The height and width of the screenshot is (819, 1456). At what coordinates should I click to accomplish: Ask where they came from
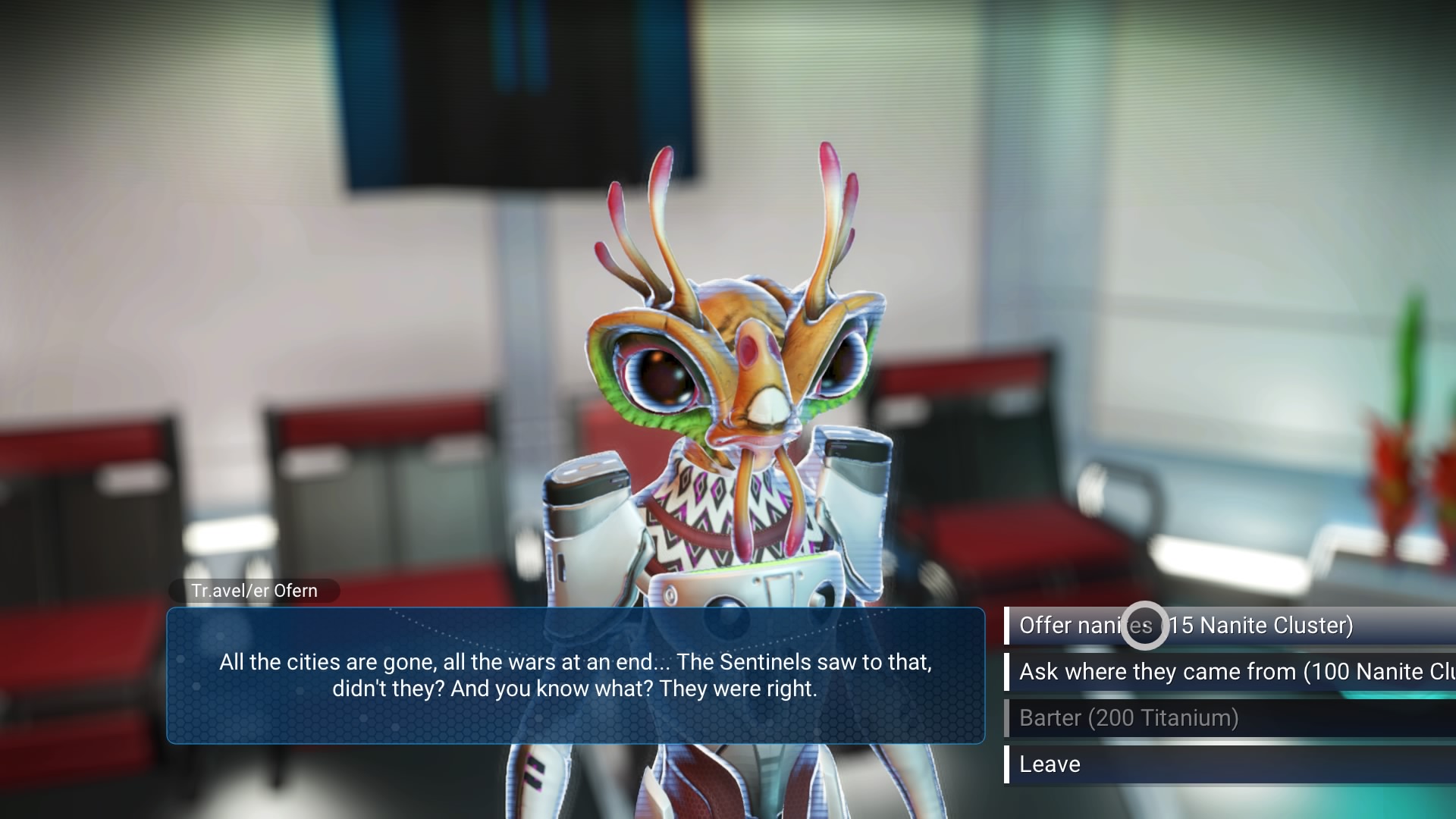[1228, 672]
